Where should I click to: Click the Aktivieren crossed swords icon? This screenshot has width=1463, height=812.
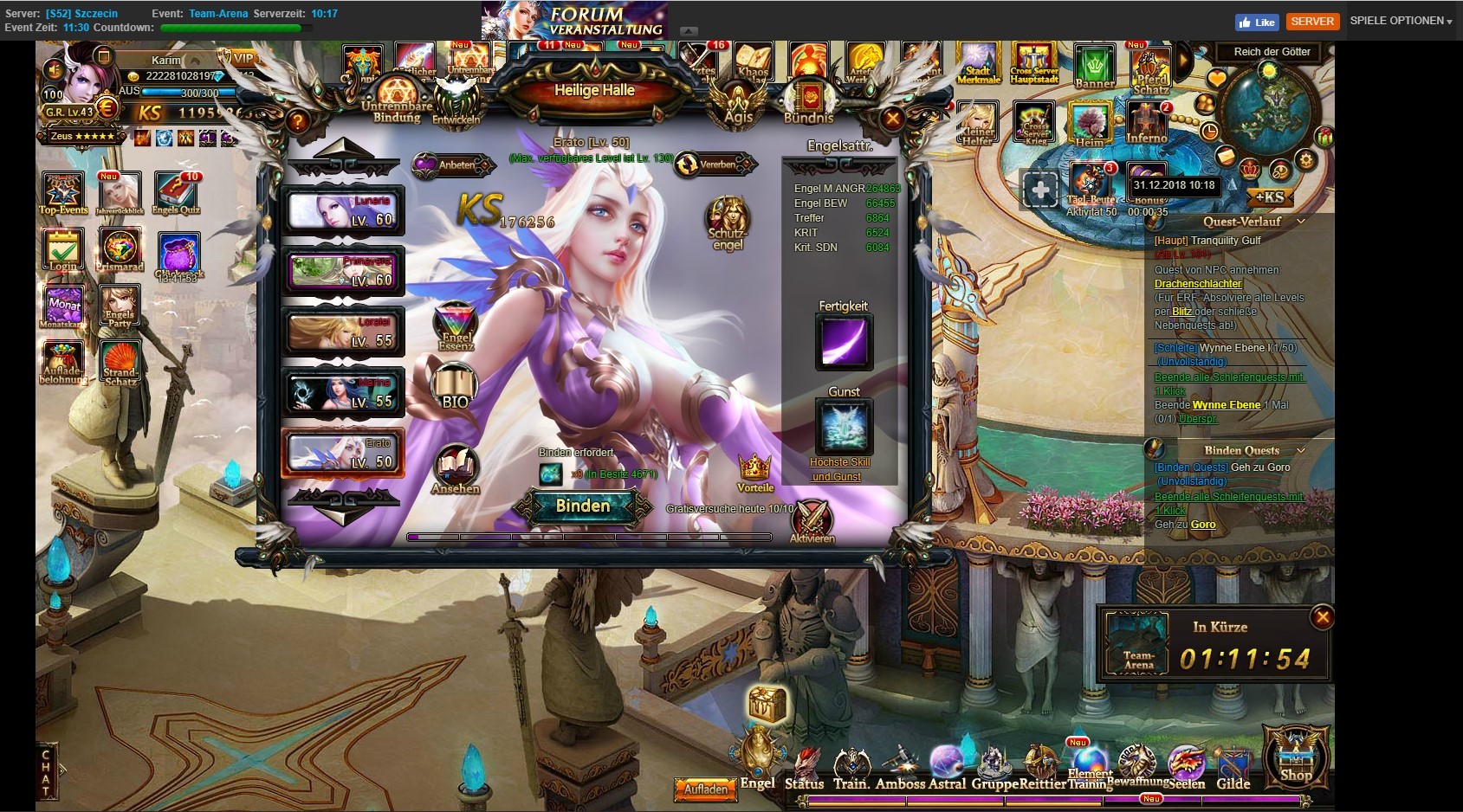point(812,519)
